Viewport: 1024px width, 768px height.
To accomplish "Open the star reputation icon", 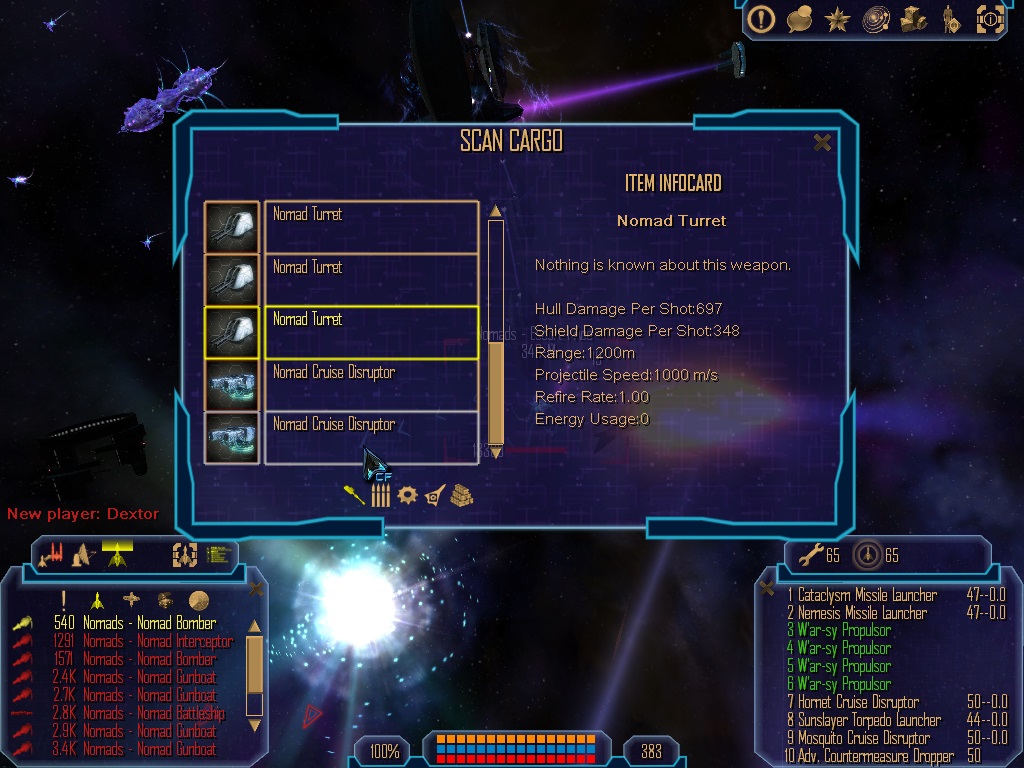I will (837, 19).
